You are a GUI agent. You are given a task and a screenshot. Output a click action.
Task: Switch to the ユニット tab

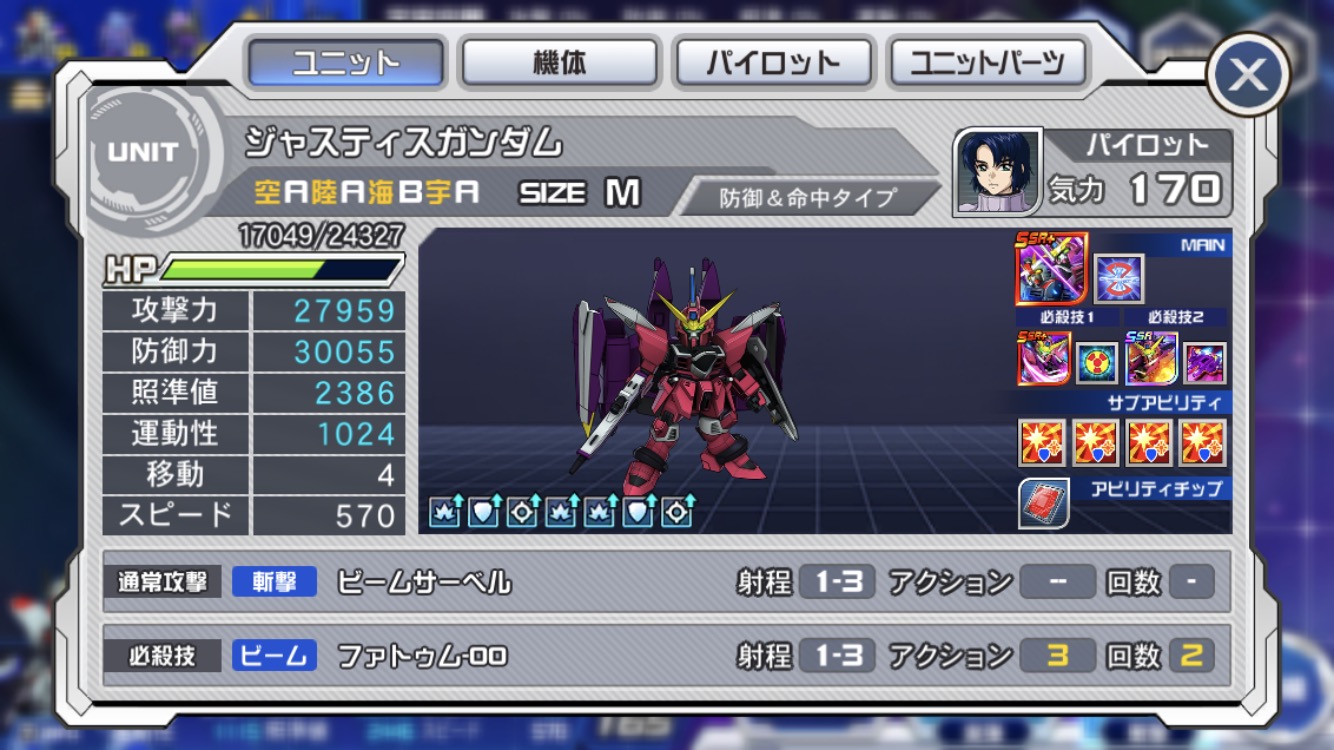(345, 63)
